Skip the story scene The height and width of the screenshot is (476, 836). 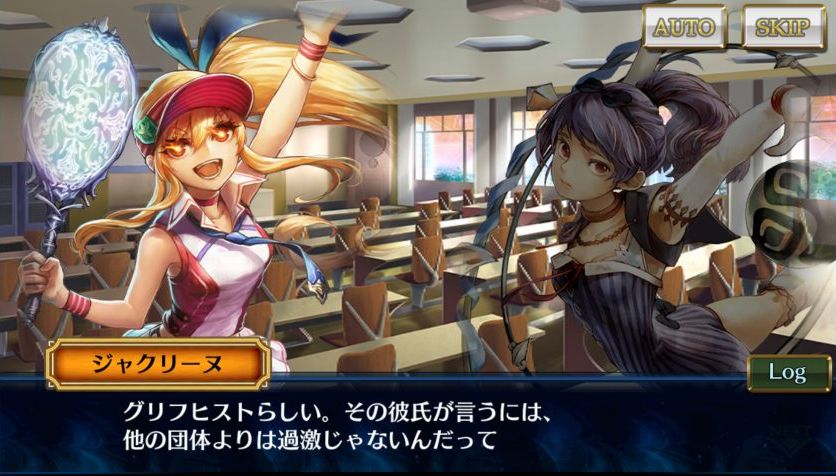(783, 28)
